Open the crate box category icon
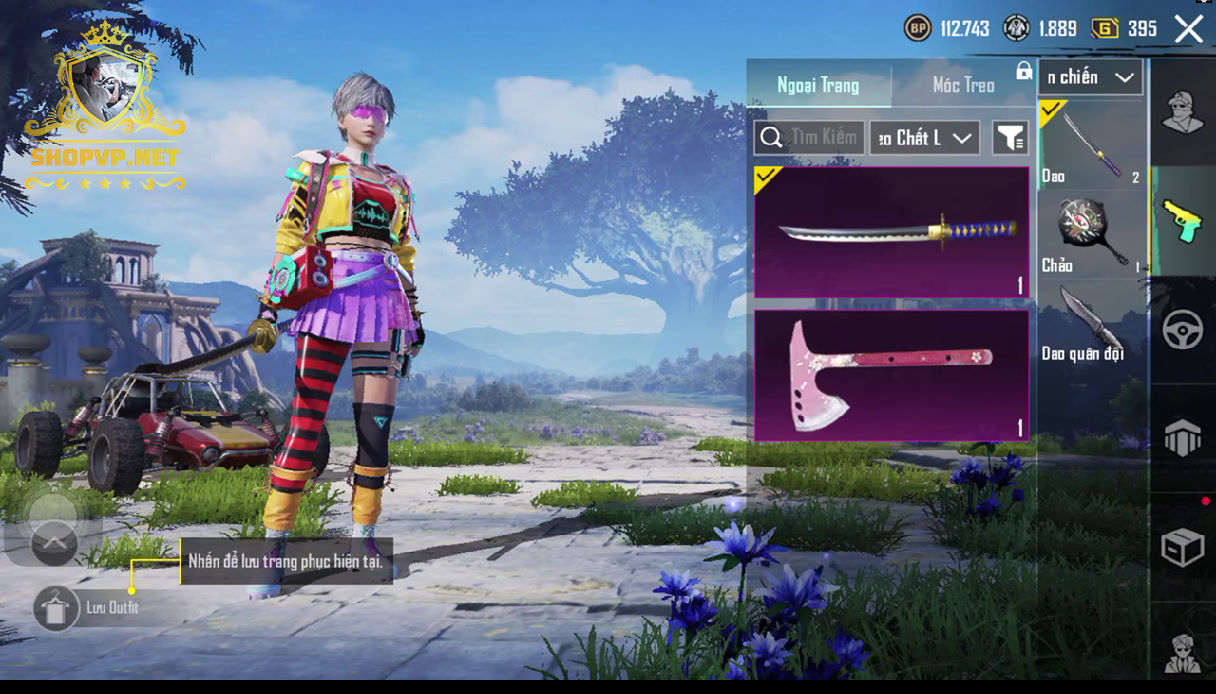 tap(1182, 547)
